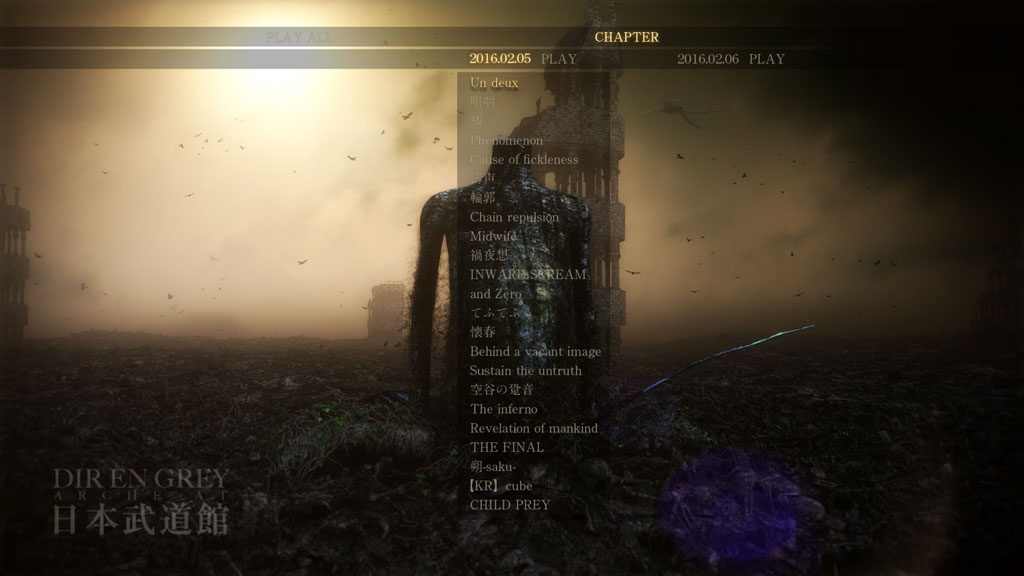Select the The inferno chapter
Image resolution: width=1024 pixels, height=576 pixels.
(x=503, y=409)
